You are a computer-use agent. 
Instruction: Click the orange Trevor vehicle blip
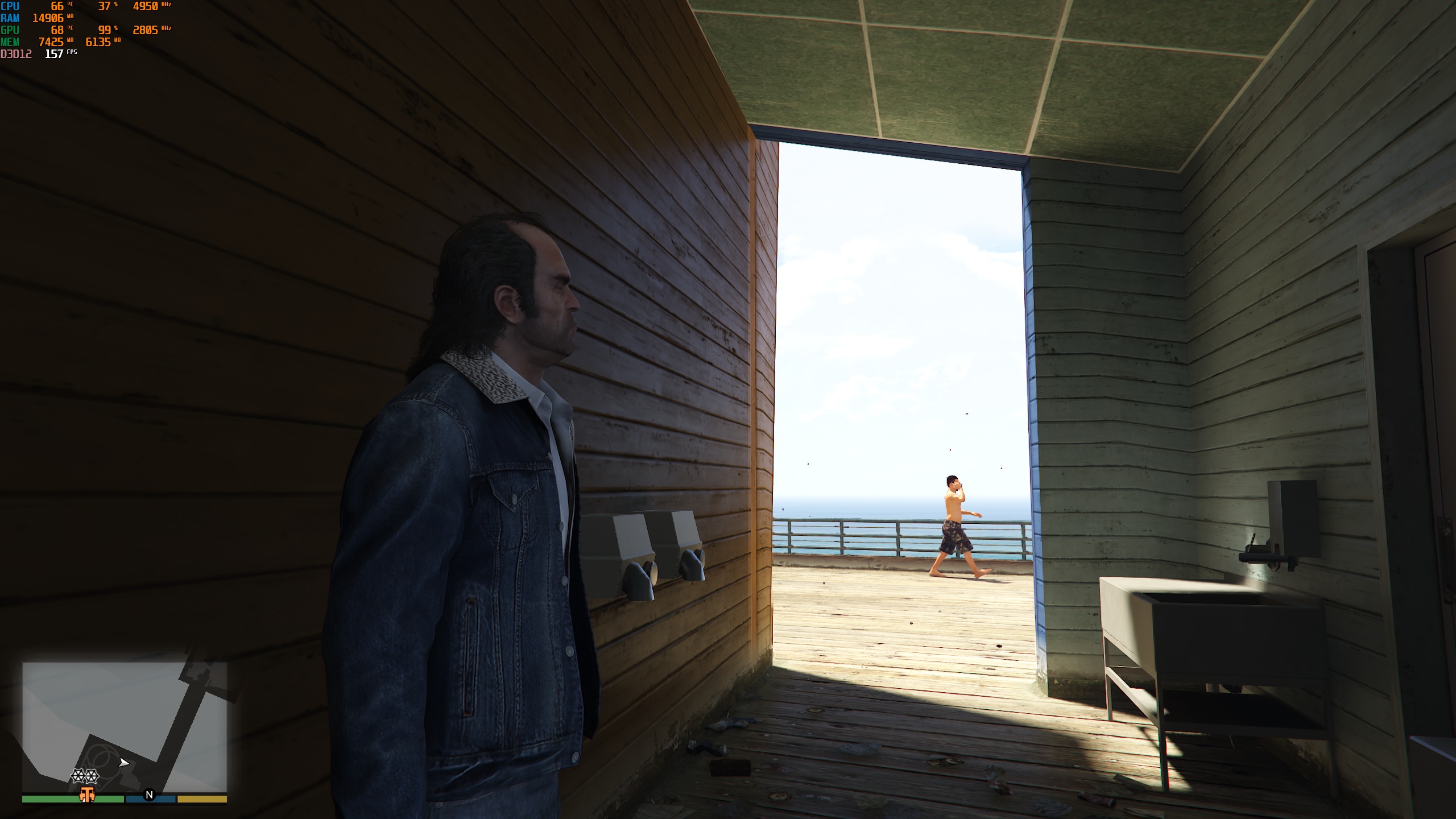(x=86, y=795)
